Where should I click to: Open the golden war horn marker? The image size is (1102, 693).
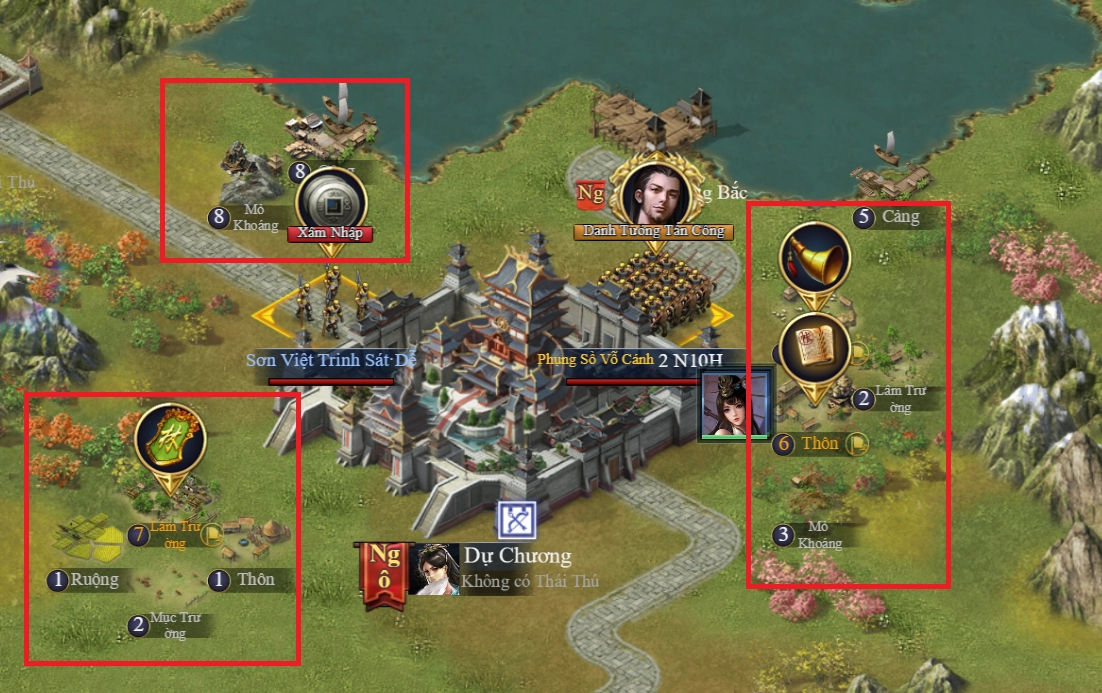coord(814,259)
